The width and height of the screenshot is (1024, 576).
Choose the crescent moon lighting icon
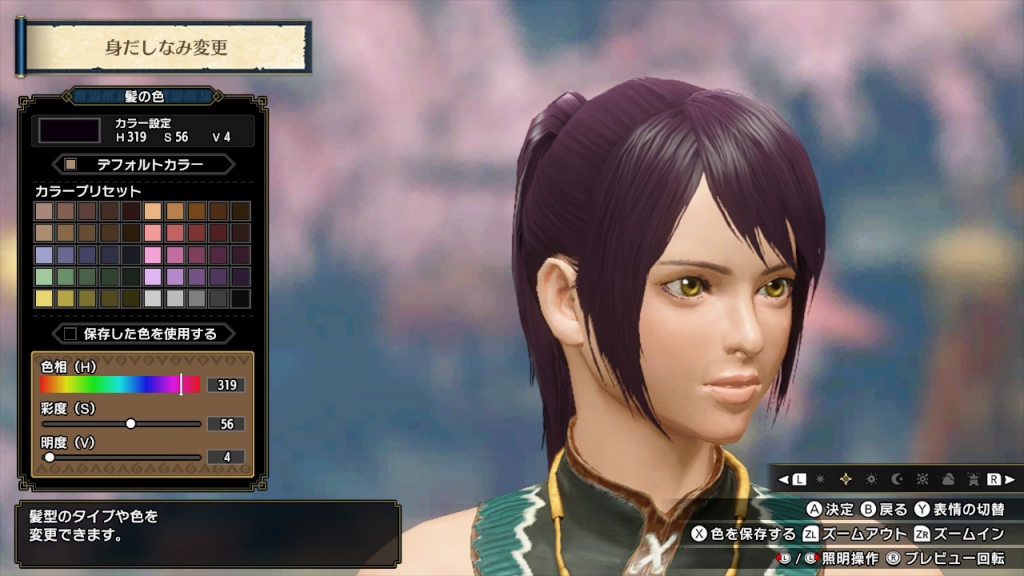coord(895,479)
